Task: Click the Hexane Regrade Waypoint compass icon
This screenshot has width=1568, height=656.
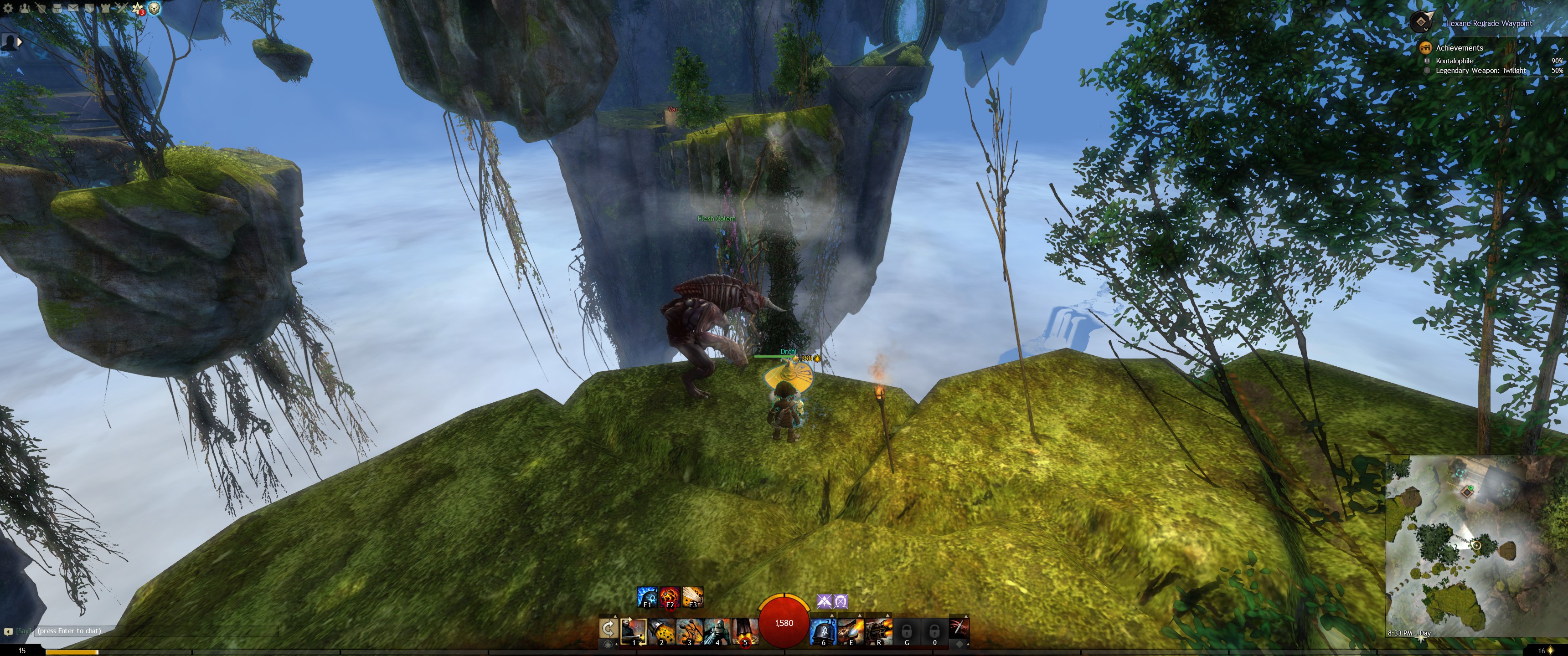Action: point(1421,22)
